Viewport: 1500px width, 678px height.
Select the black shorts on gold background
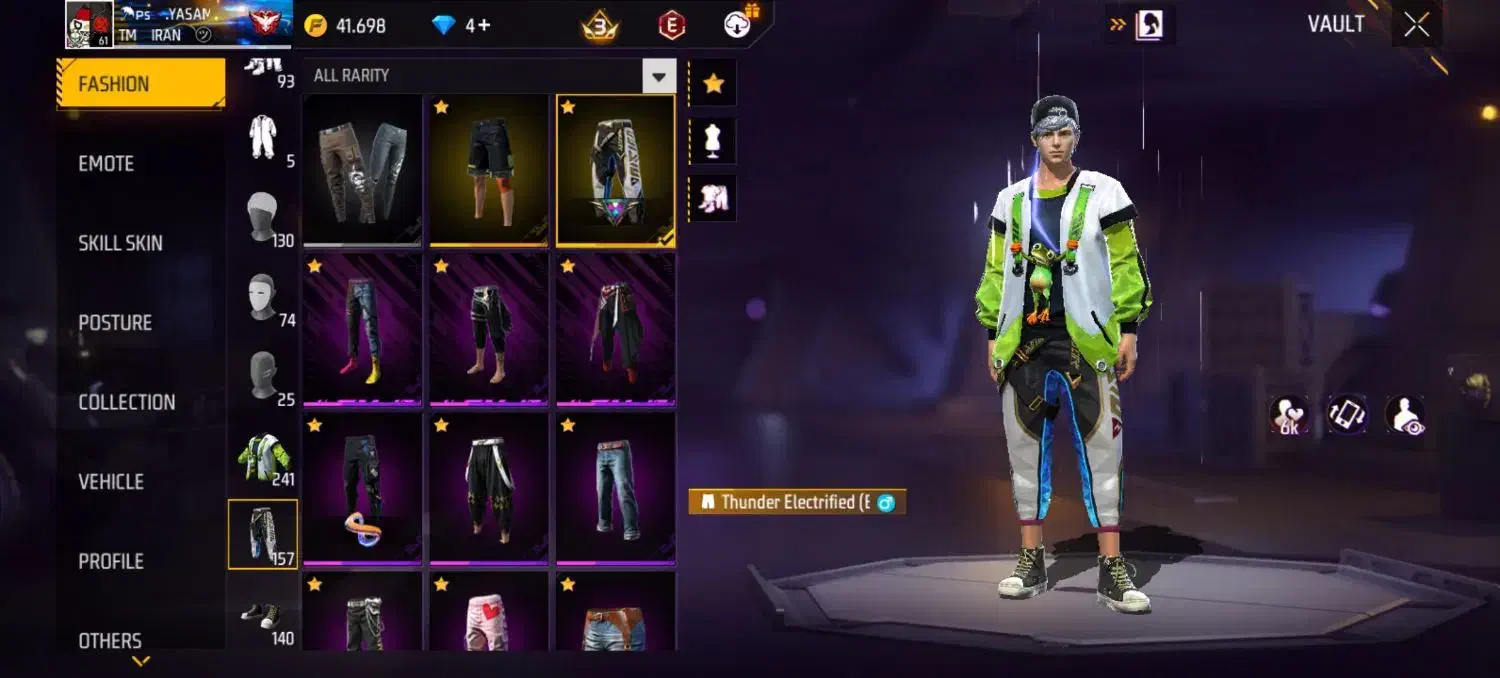[489, 170]
